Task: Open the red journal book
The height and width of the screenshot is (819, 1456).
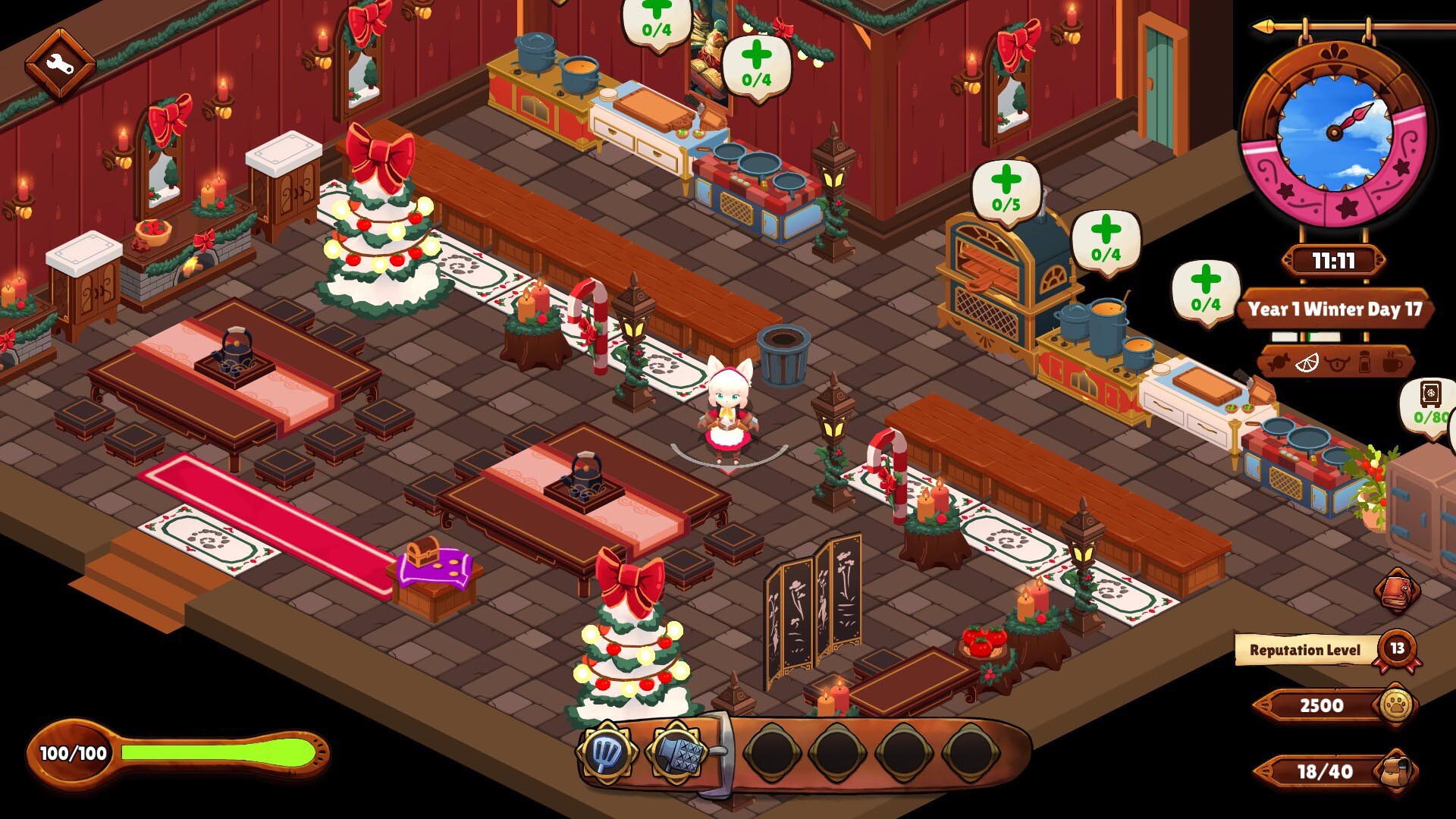Action: [1397, 589]
